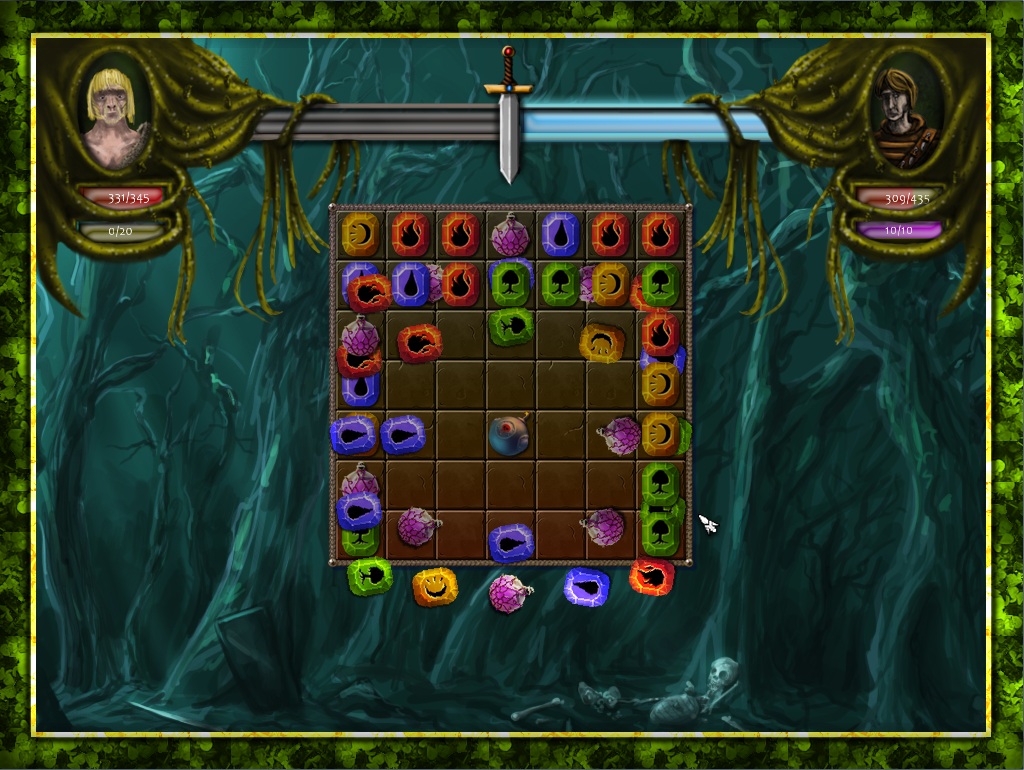
Task: Select the blue water drop tile in the top row
Action: [x=560, y=234]
